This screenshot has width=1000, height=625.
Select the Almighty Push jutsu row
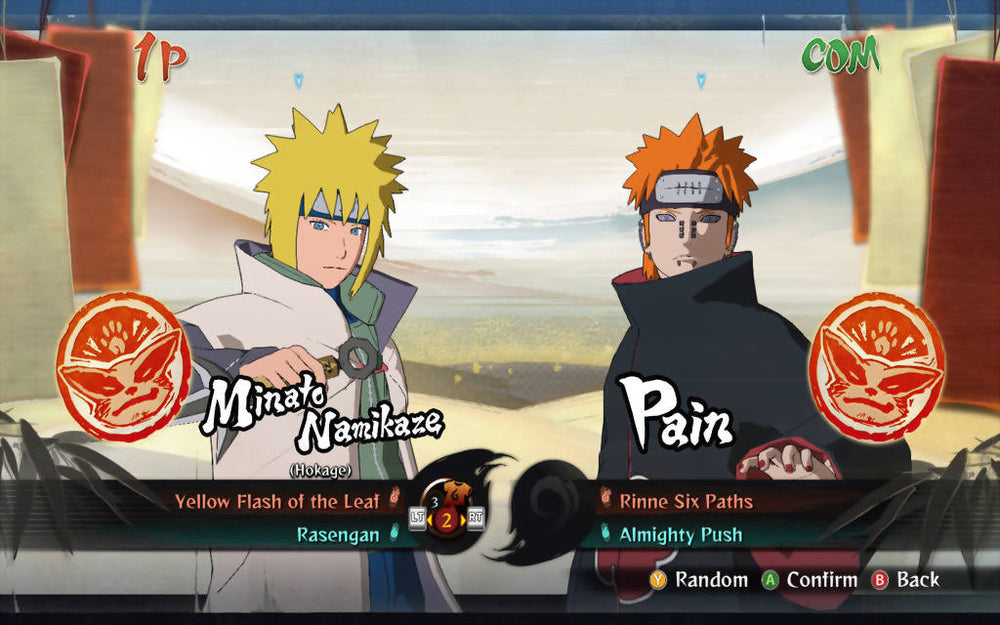(x=680, y=535)
